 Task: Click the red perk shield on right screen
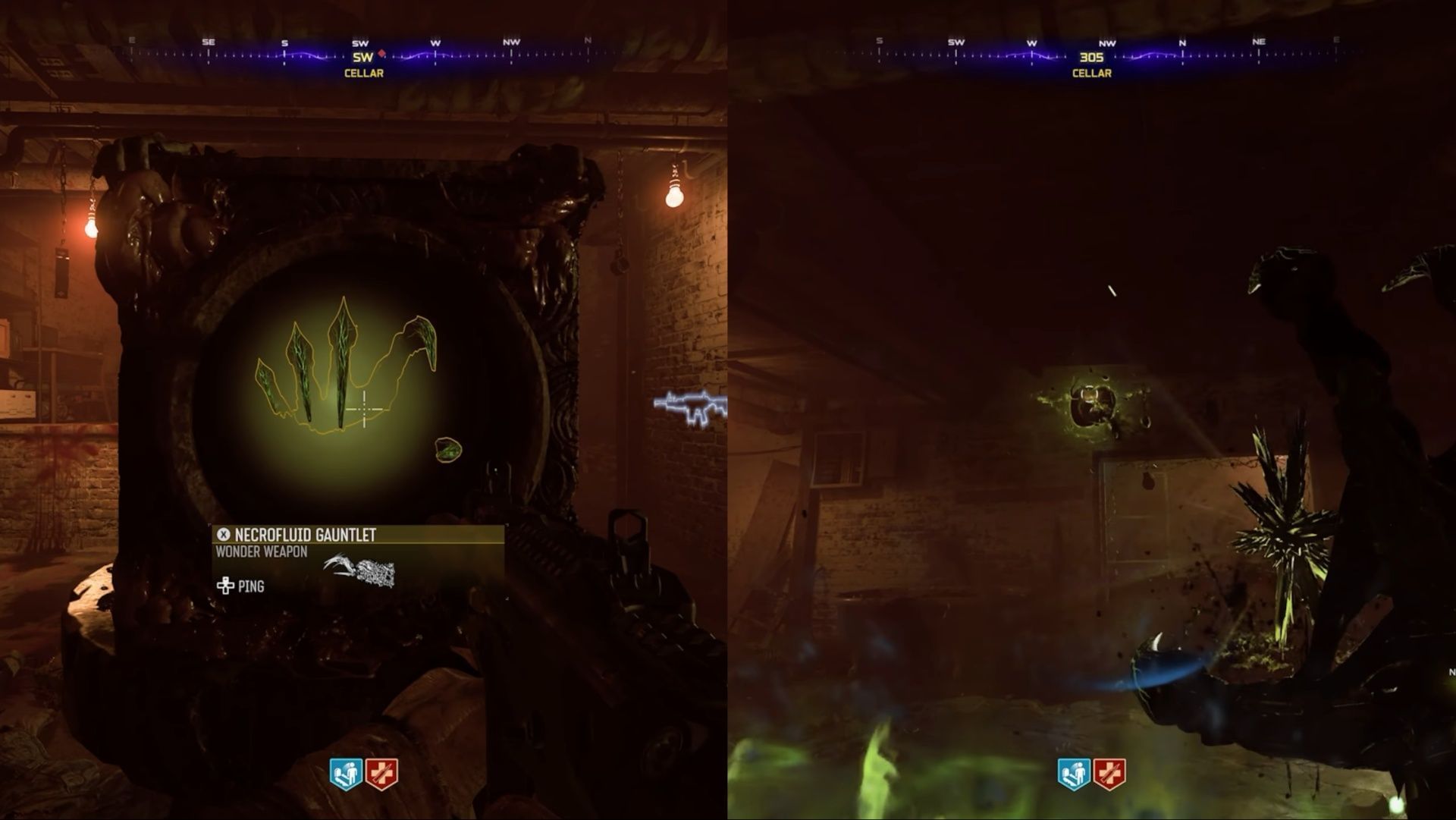[x=1110, y=773]
